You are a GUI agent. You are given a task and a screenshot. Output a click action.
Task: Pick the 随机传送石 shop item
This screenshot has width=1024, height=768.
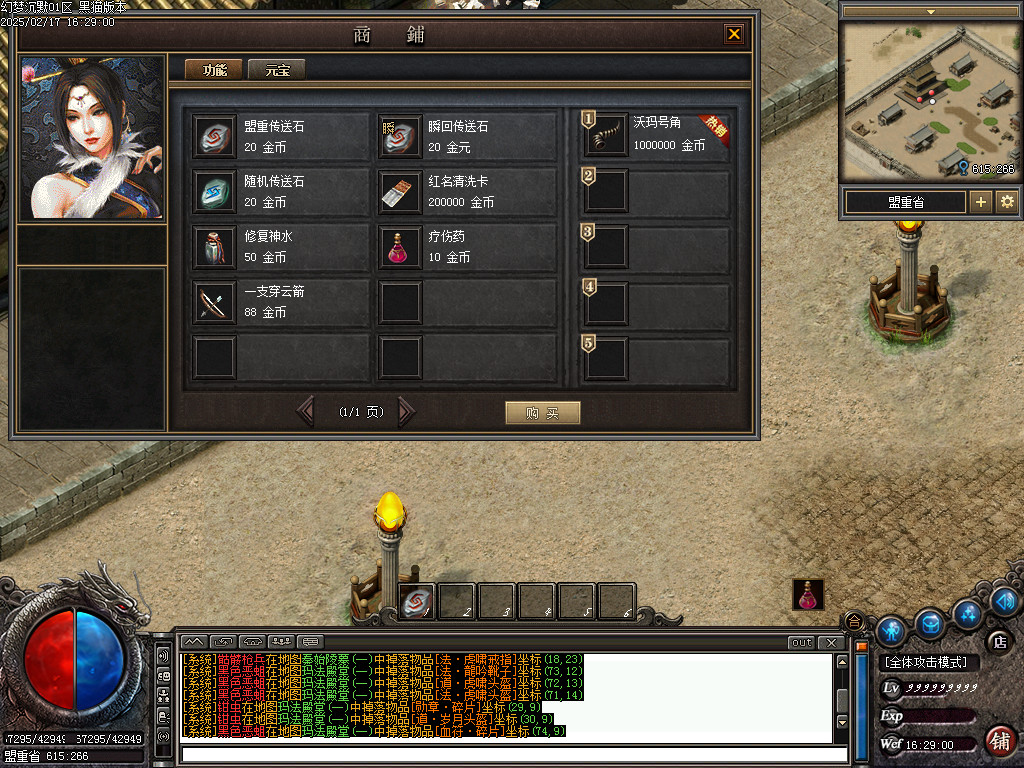pos(282,192)
